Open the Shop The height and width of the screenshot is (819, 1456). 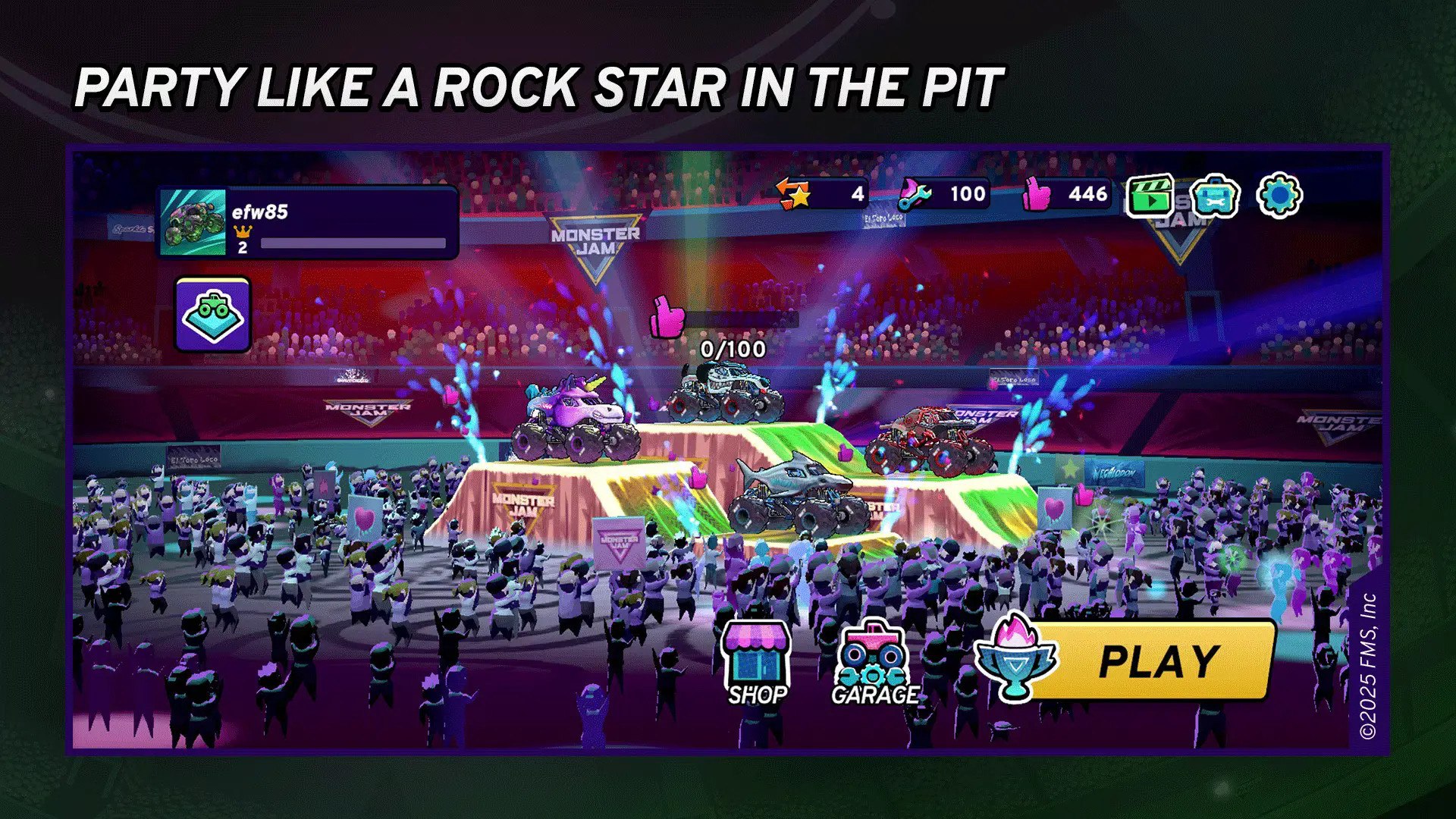click(x=755, y=661)
